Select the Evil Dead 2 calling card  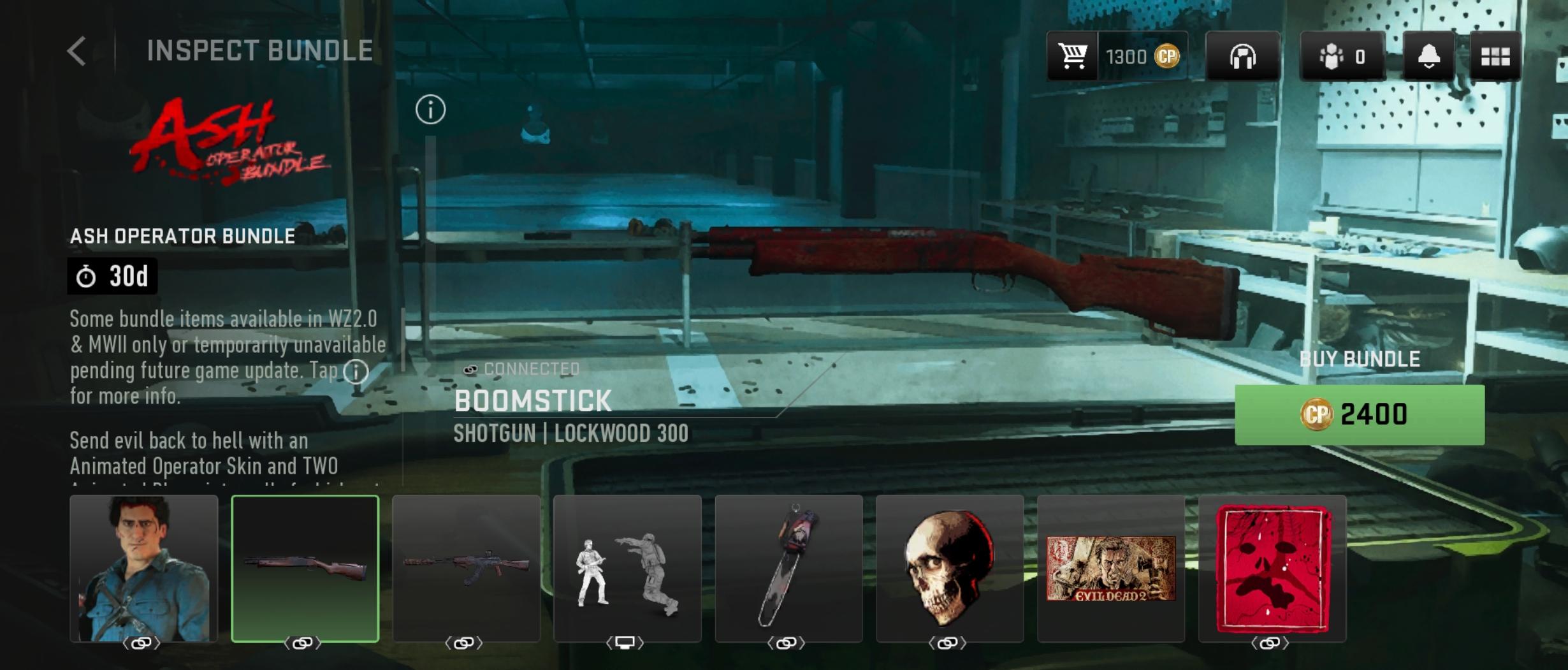1111,568
